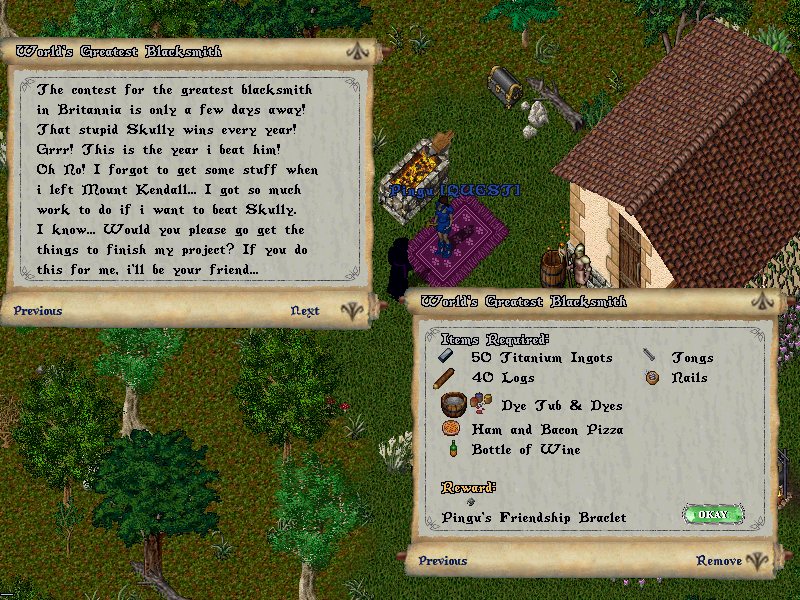This screenshot has width=800, height=600.
Task: Confirm with the green OKAY button
Action: [714, 515]
